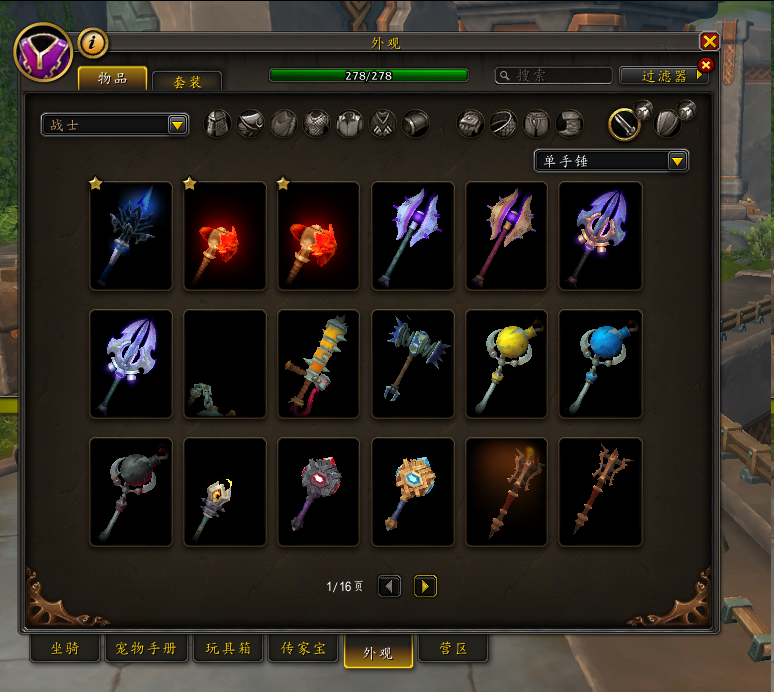Switch to the 宠物手册 pet journal tab
The width and height of the screenshot is (774, 692).
click(x=145, y=649)
